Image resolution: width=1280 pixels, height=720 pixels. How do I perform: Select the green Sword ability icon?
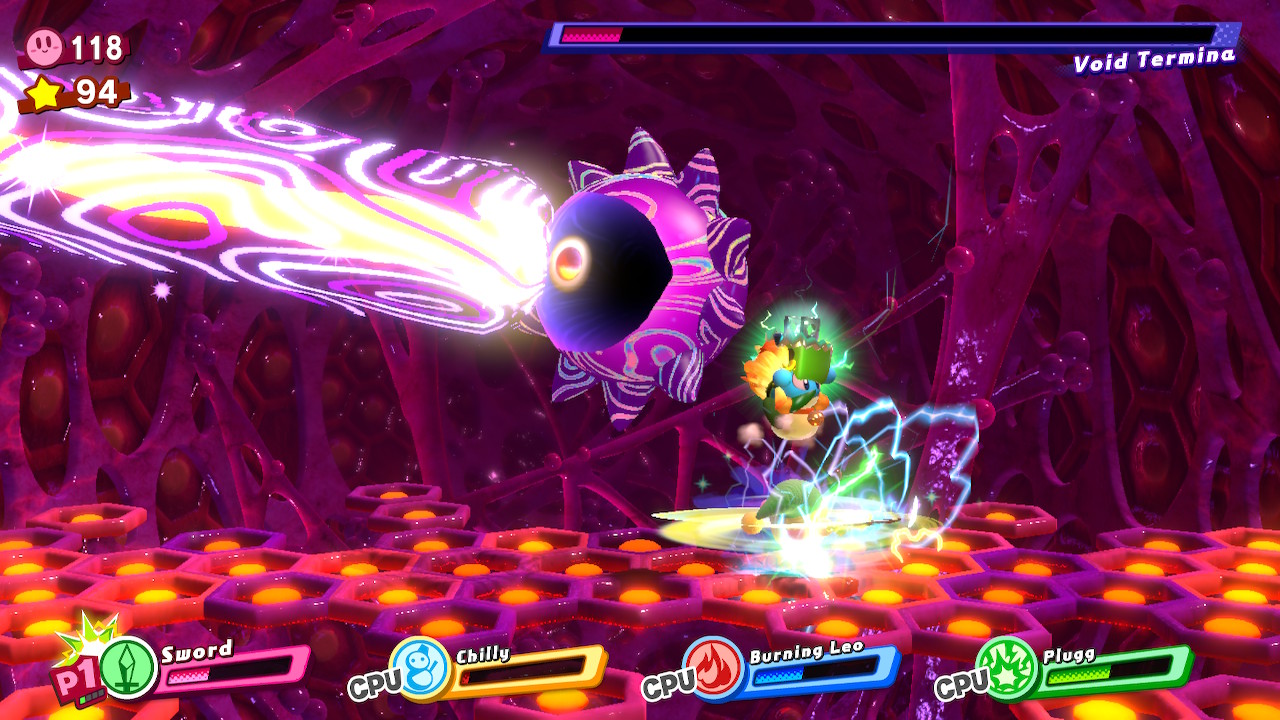point(128,668)
